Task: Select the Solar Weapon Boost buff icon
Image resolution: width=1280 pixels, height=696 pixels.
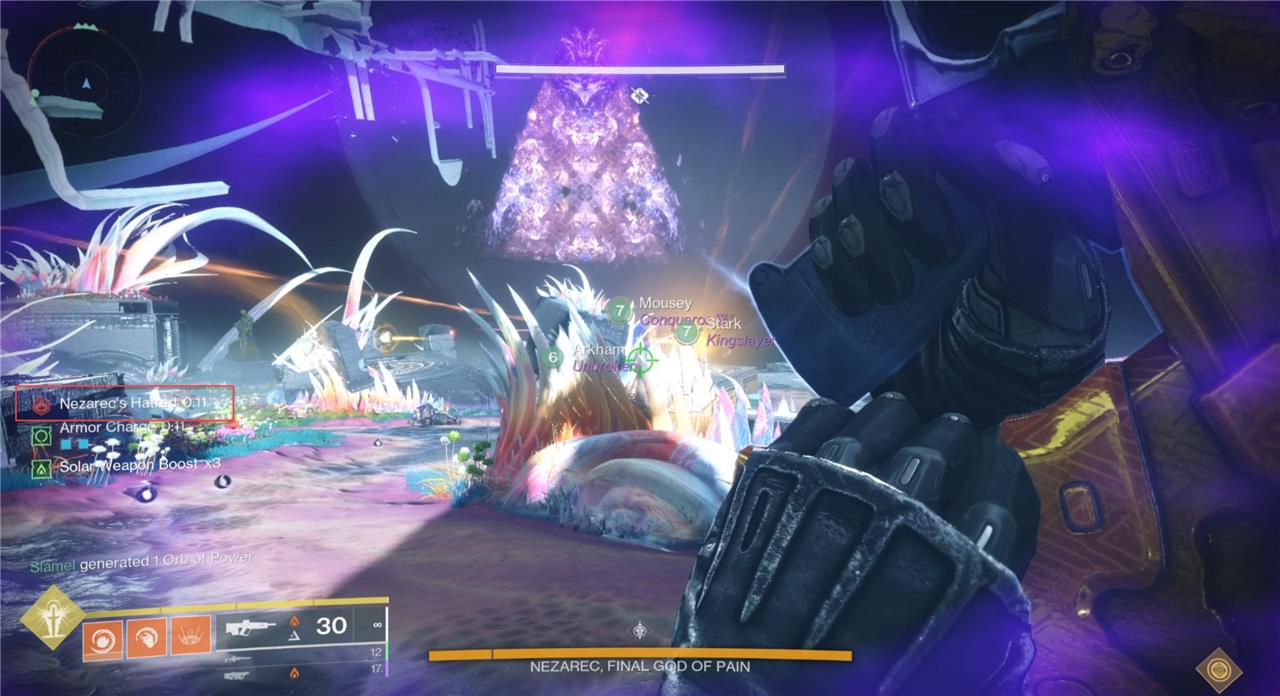Action: (x=41, y=466)
